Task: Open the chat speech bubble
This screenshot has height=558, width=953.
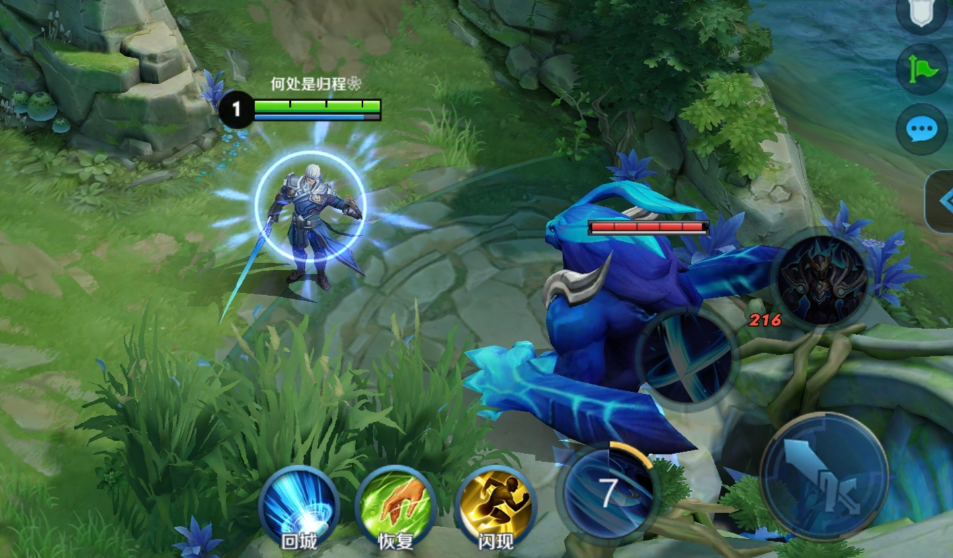Action: pos(921,129)
